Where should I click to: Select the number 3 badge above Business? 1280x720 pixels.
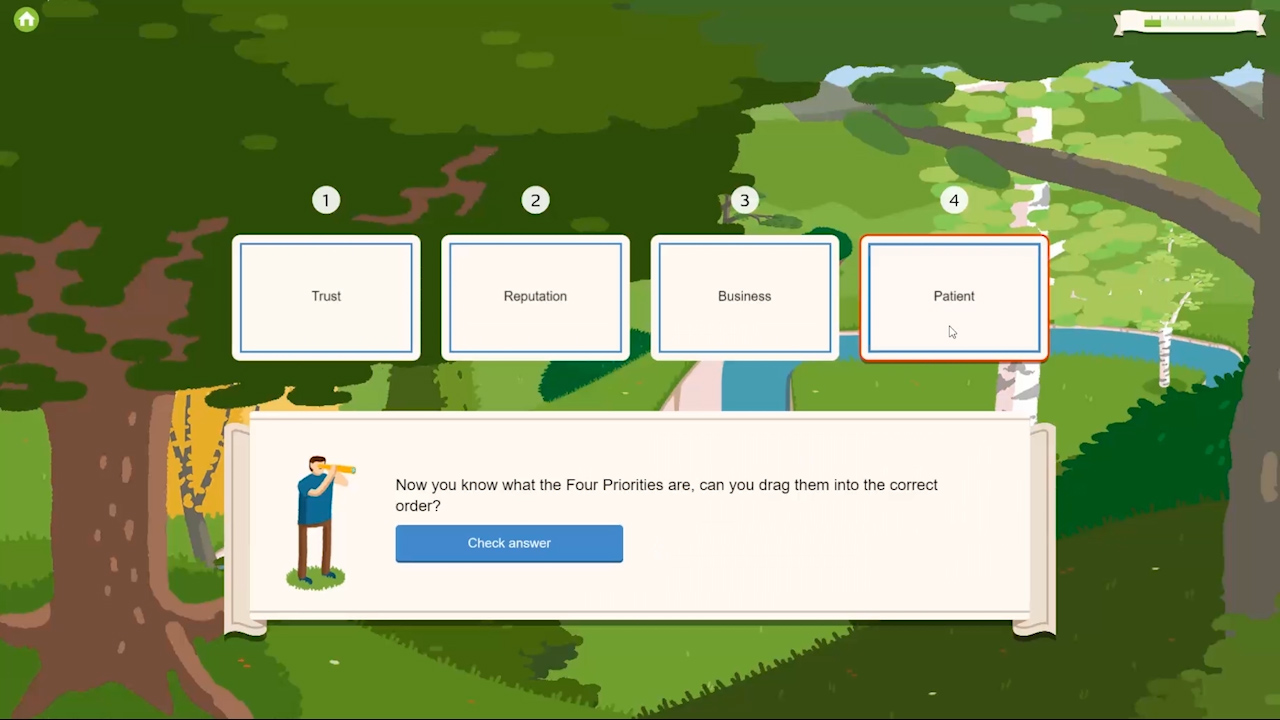point(744,200)
